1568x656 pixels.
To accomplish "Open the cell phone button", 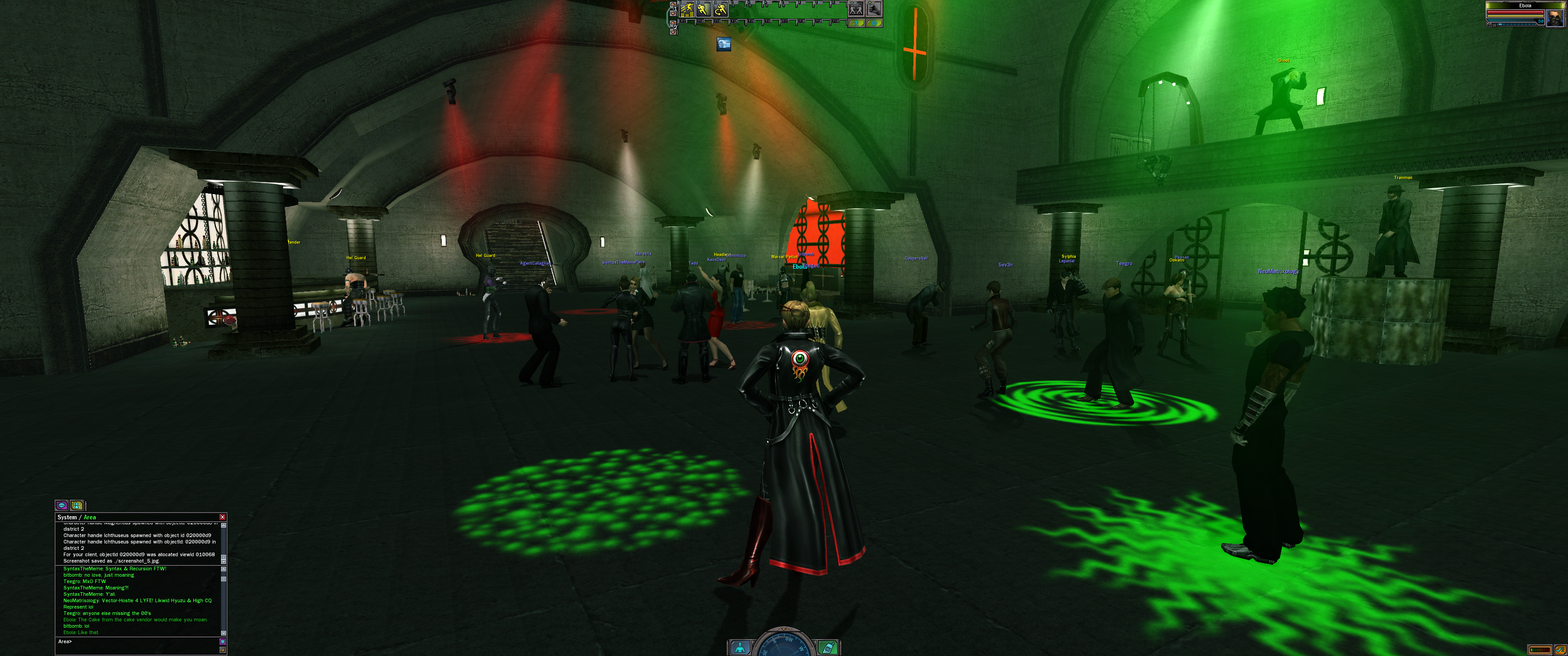I will tap(827, 648).
